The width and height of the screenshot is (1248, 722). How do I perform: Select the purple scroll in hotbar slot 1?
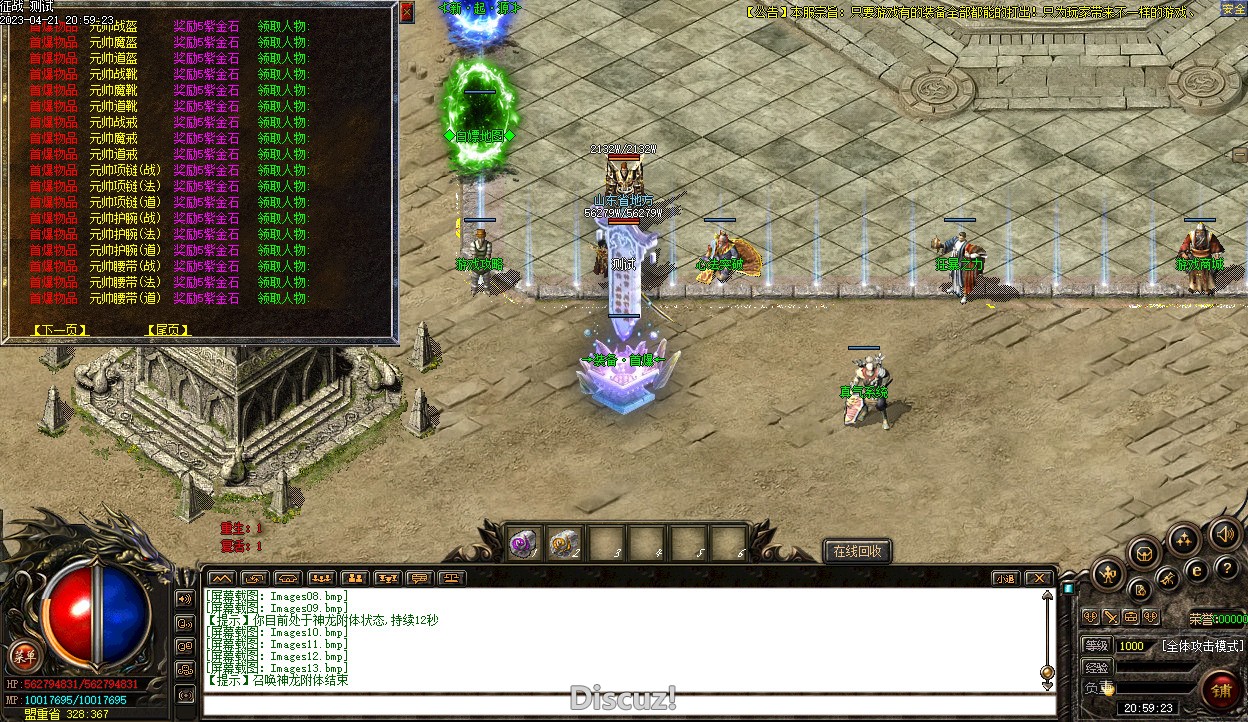524,543
